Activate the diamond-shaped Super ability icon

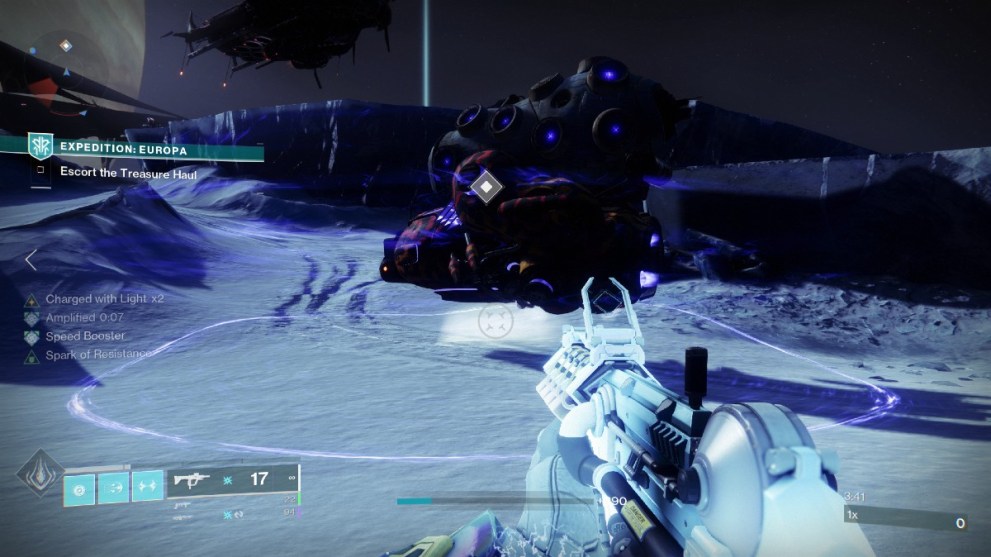(x=40, y=477)
